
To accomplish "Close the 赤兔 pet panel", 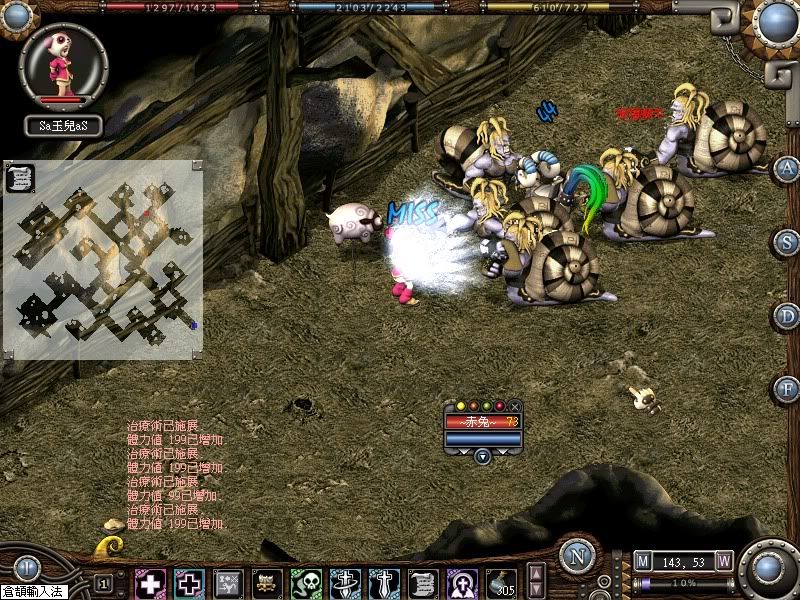I will click(515, 406).
